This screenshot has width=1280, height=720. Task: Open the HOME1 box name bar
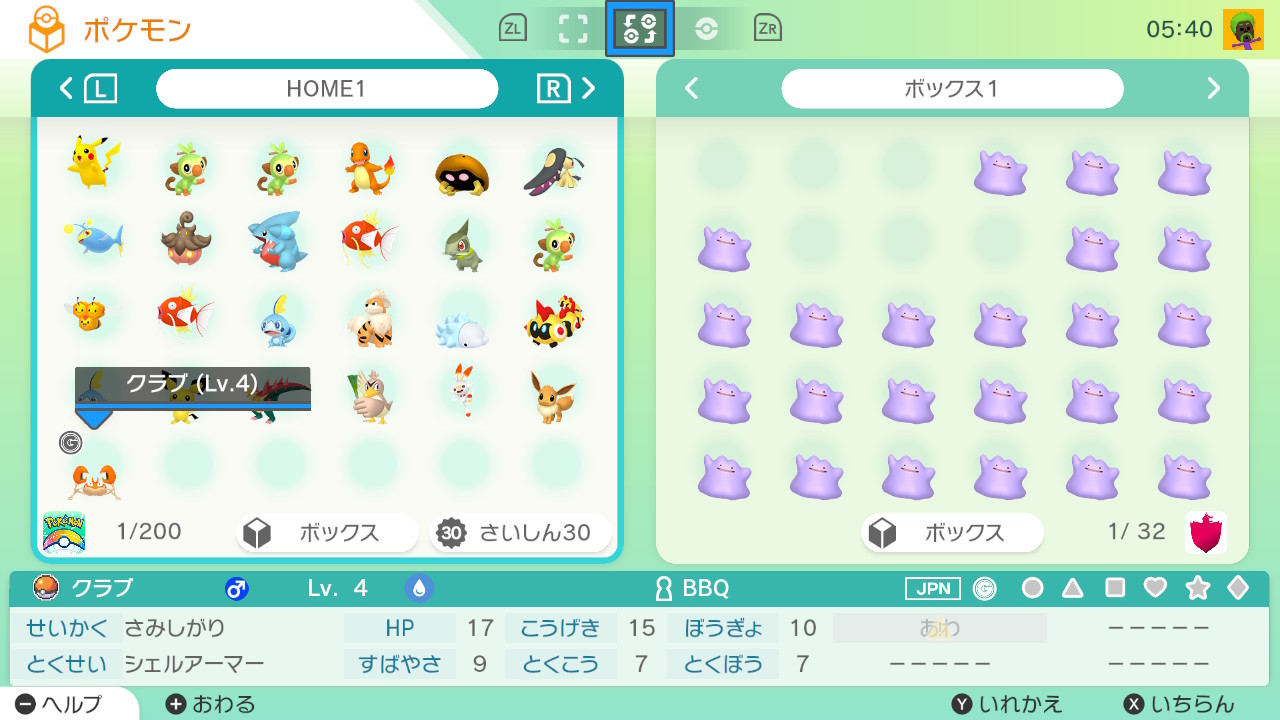327,89
